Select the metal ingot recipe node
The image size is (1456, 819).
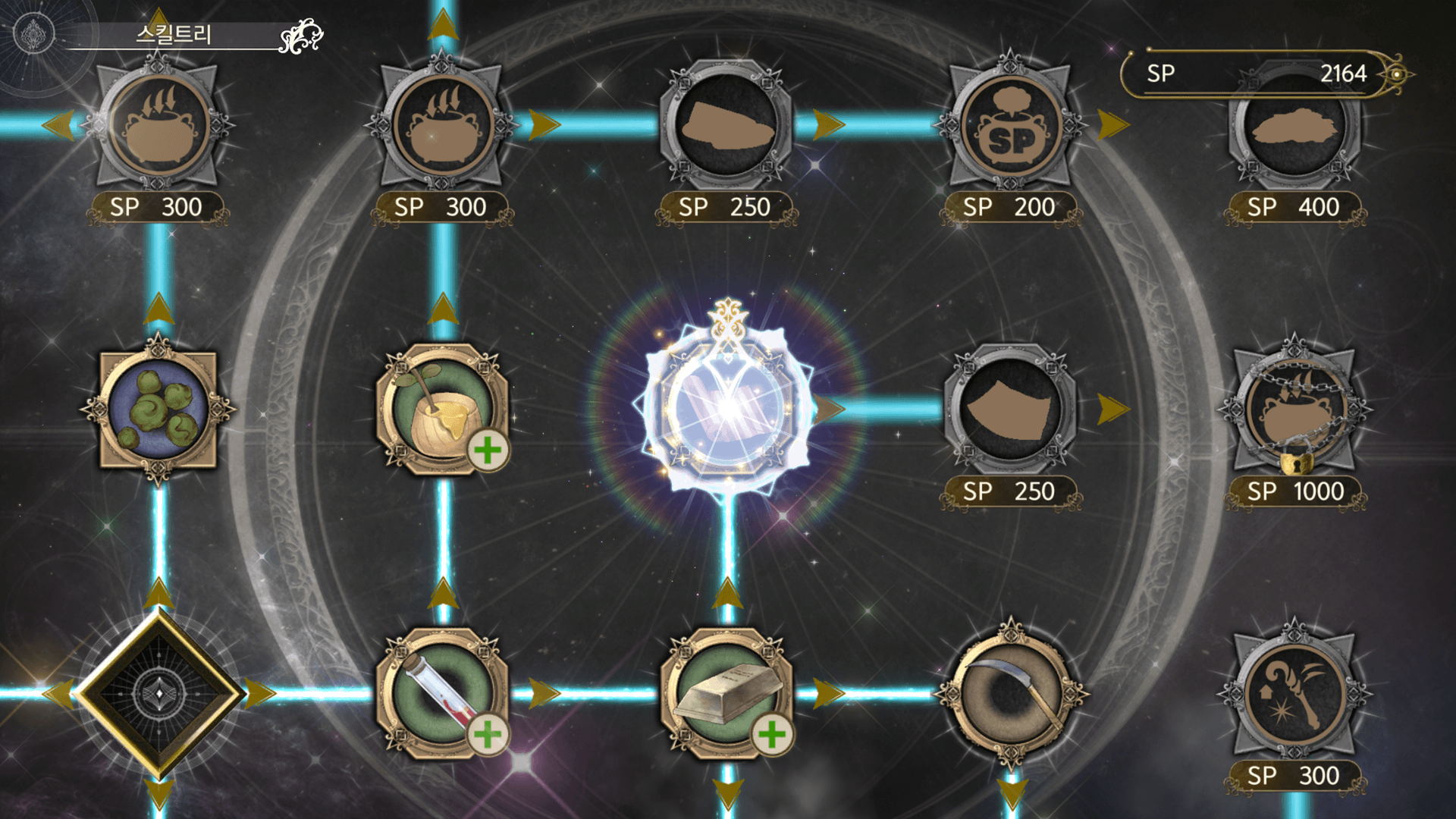click(726, 694)
